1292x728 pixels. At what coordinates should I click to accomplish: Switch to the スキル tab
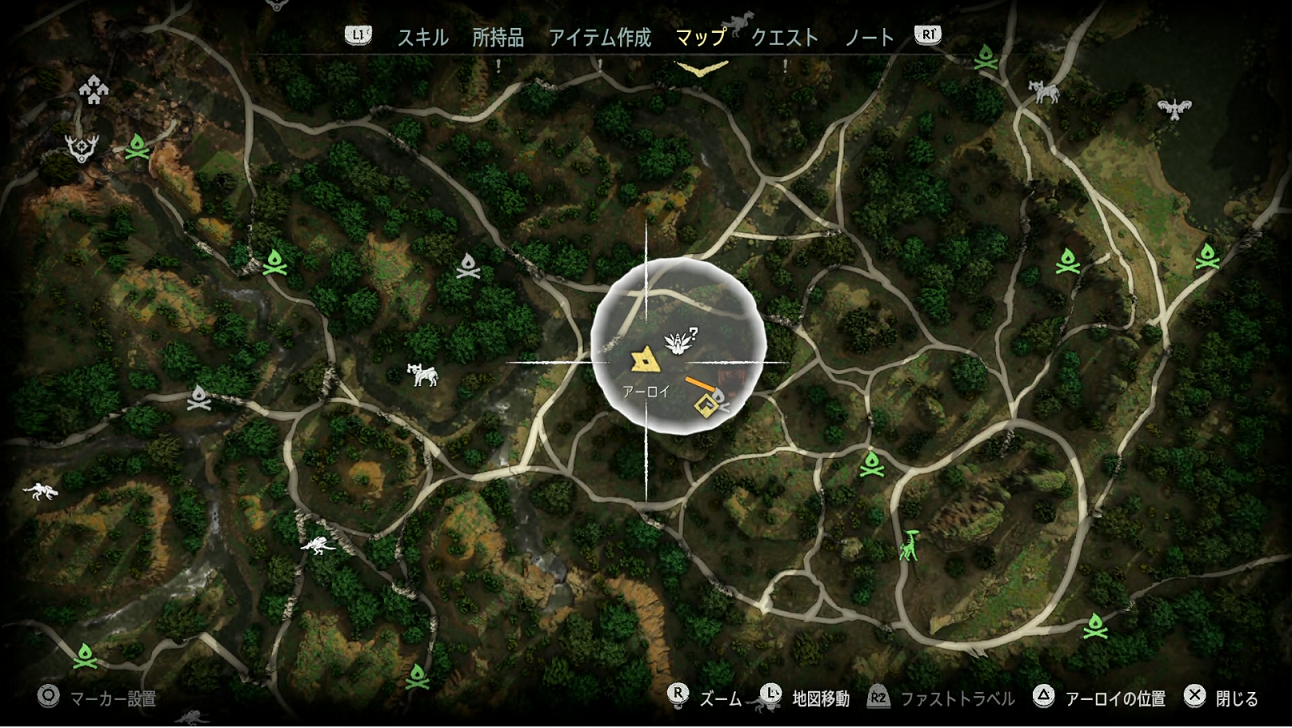[x=421, y=37]
